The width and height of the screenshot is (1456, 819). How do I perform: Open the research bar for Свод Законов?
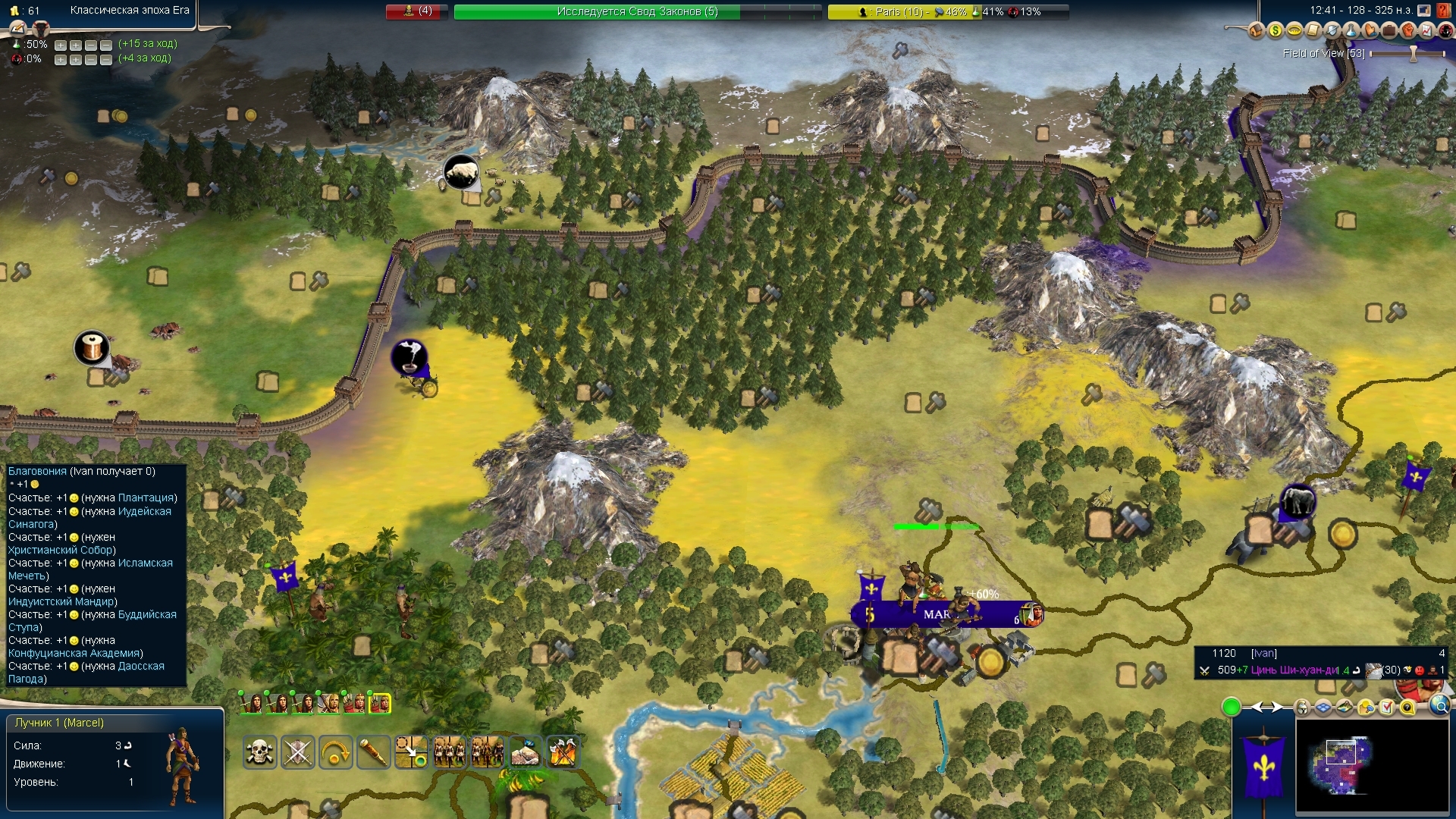tap(637, 11)
